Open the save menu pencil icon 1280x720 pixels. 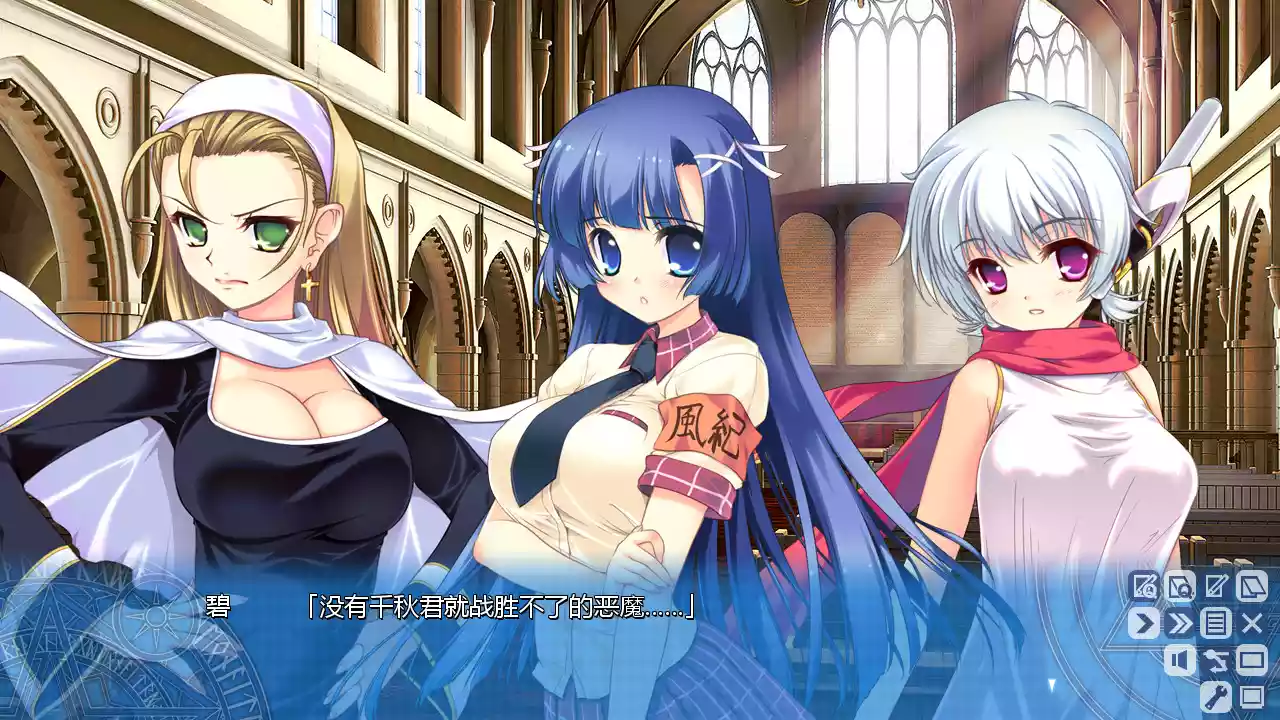click(x=1216, y=586)
